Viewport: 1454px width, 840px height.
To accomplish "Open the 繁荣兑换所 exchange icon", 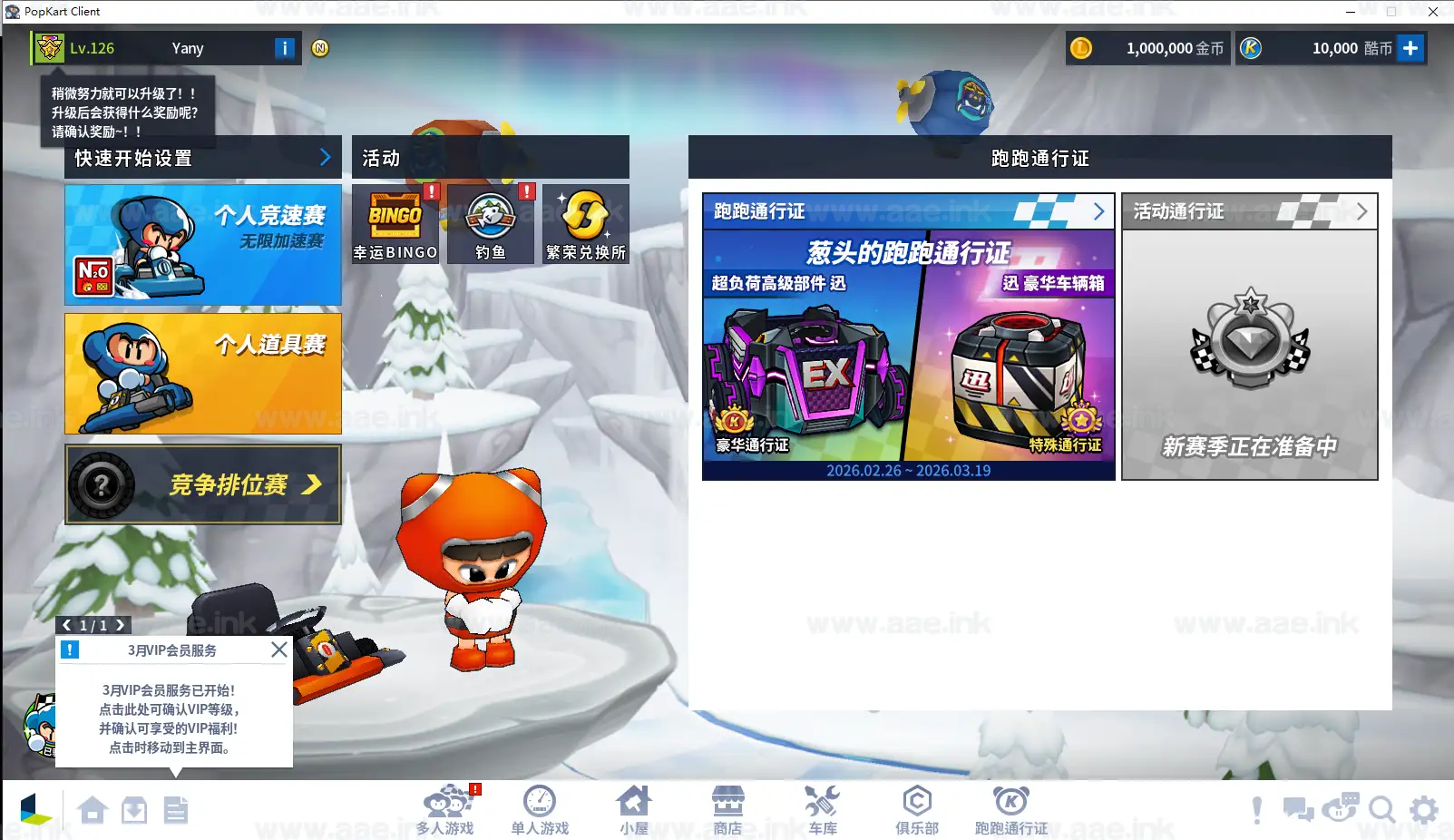I will point(585,223).
